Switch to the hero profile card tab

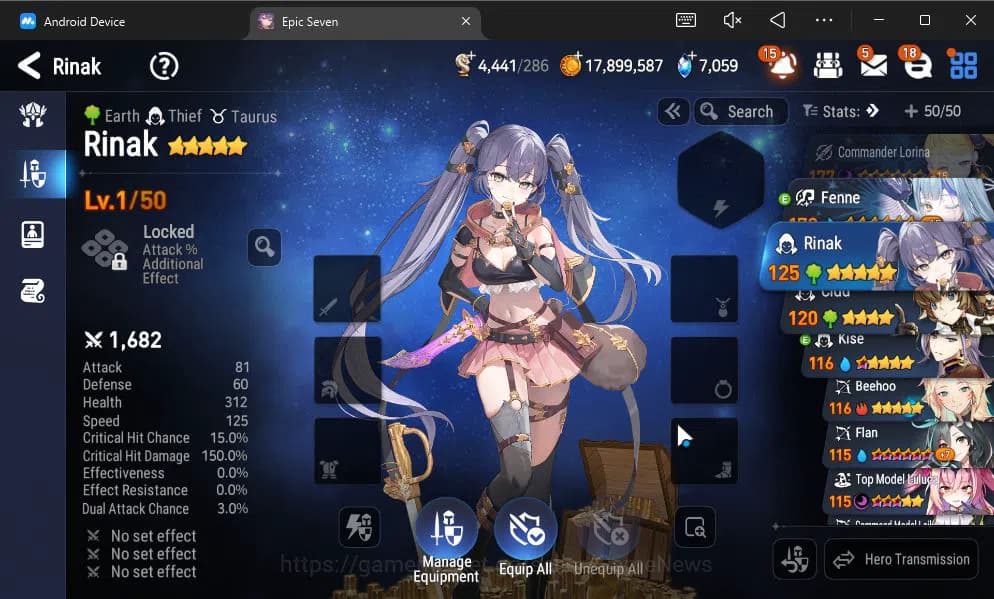[x=32, y=234]
